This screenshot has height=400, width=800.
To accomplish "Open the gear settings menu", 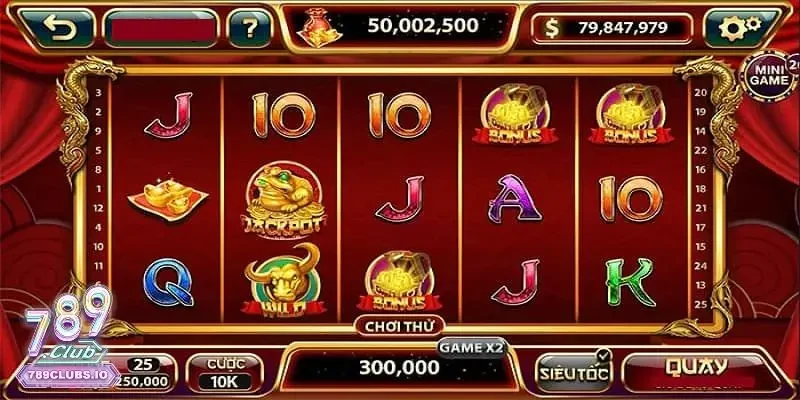I will [740, 29].
